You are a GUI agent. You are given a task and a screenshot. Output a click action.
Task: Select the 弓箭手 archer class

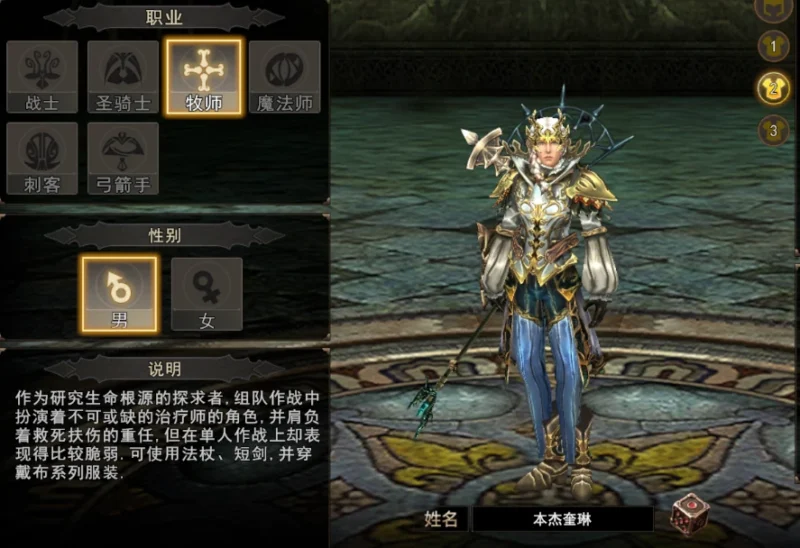123,158
